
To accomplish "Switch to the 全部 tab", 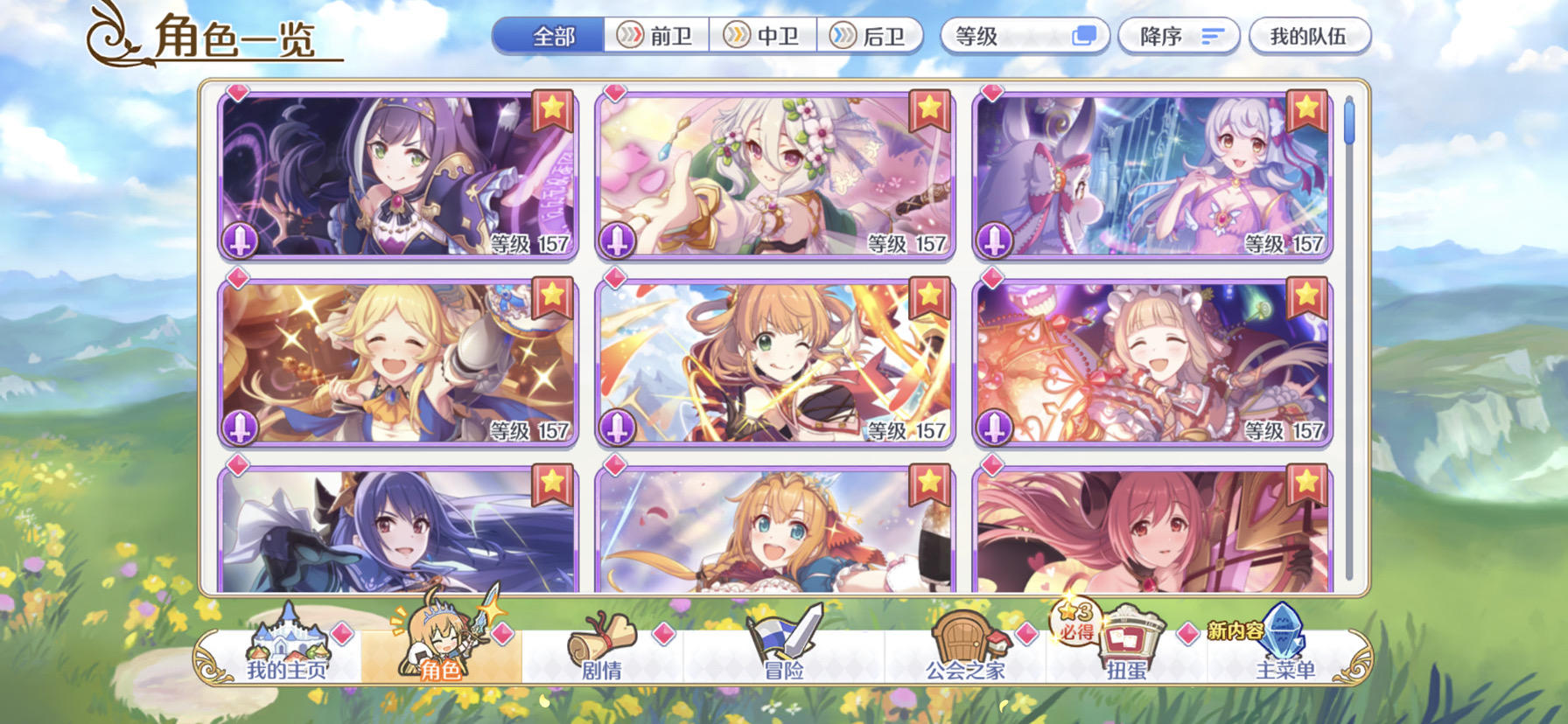I will pos(550,36).
